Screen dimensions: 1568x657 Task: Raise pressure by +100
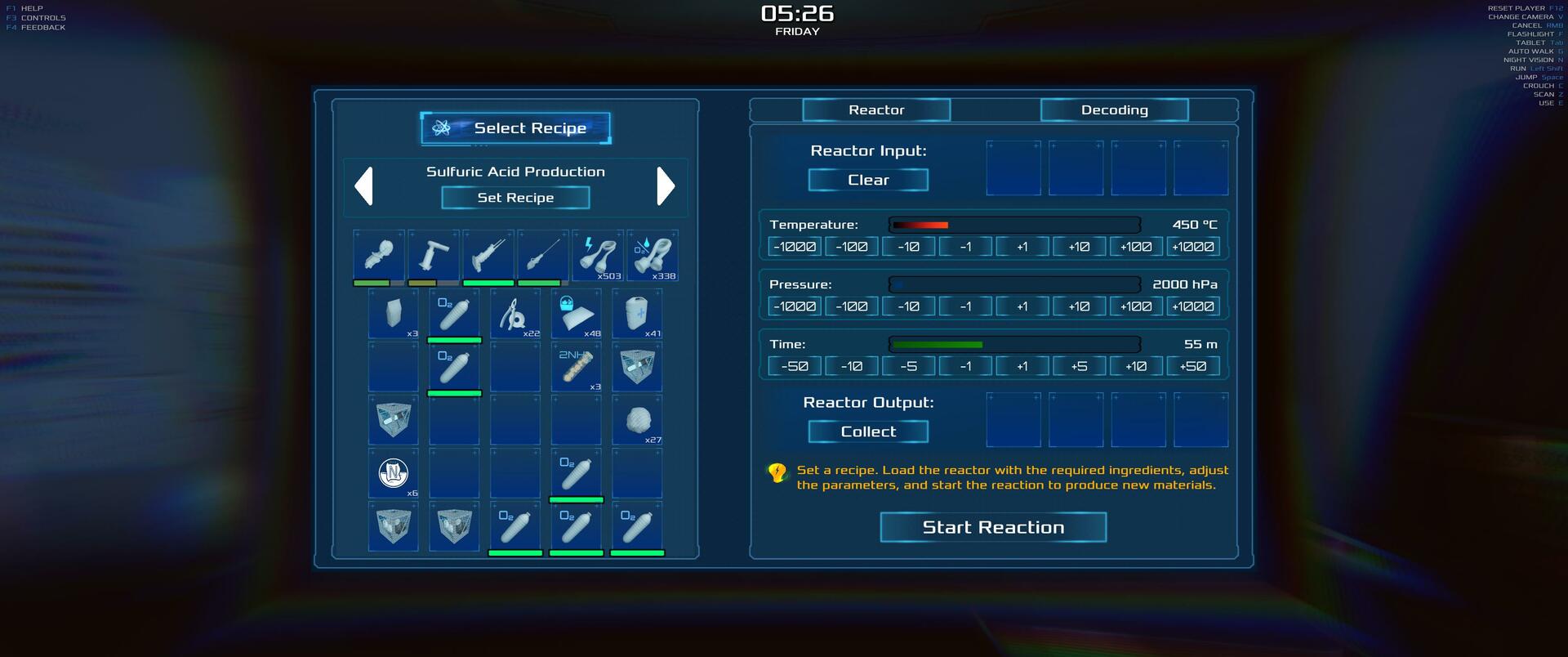point(1136,306)
